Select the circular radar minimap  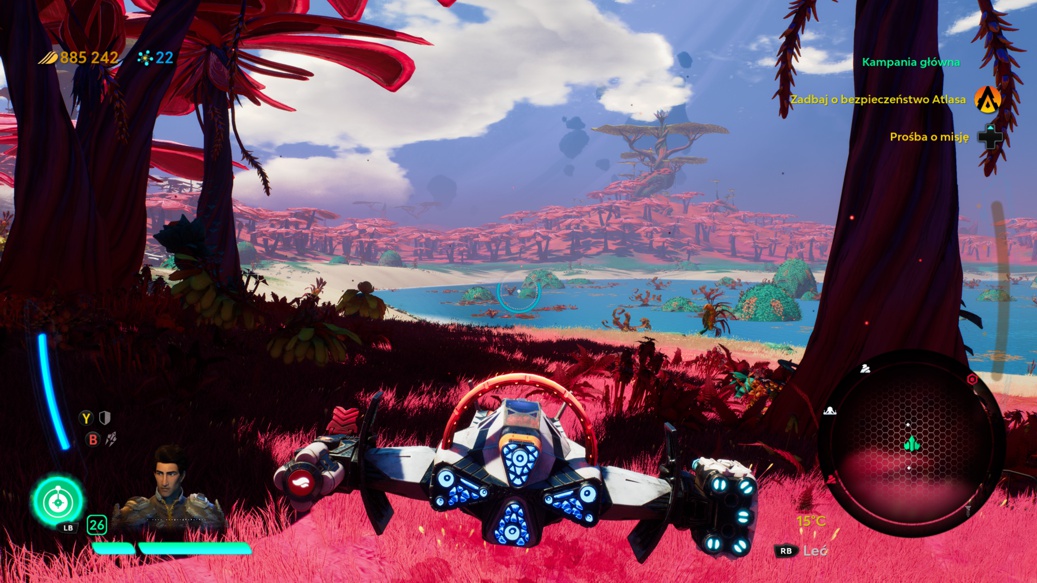[x=910, y=440]
